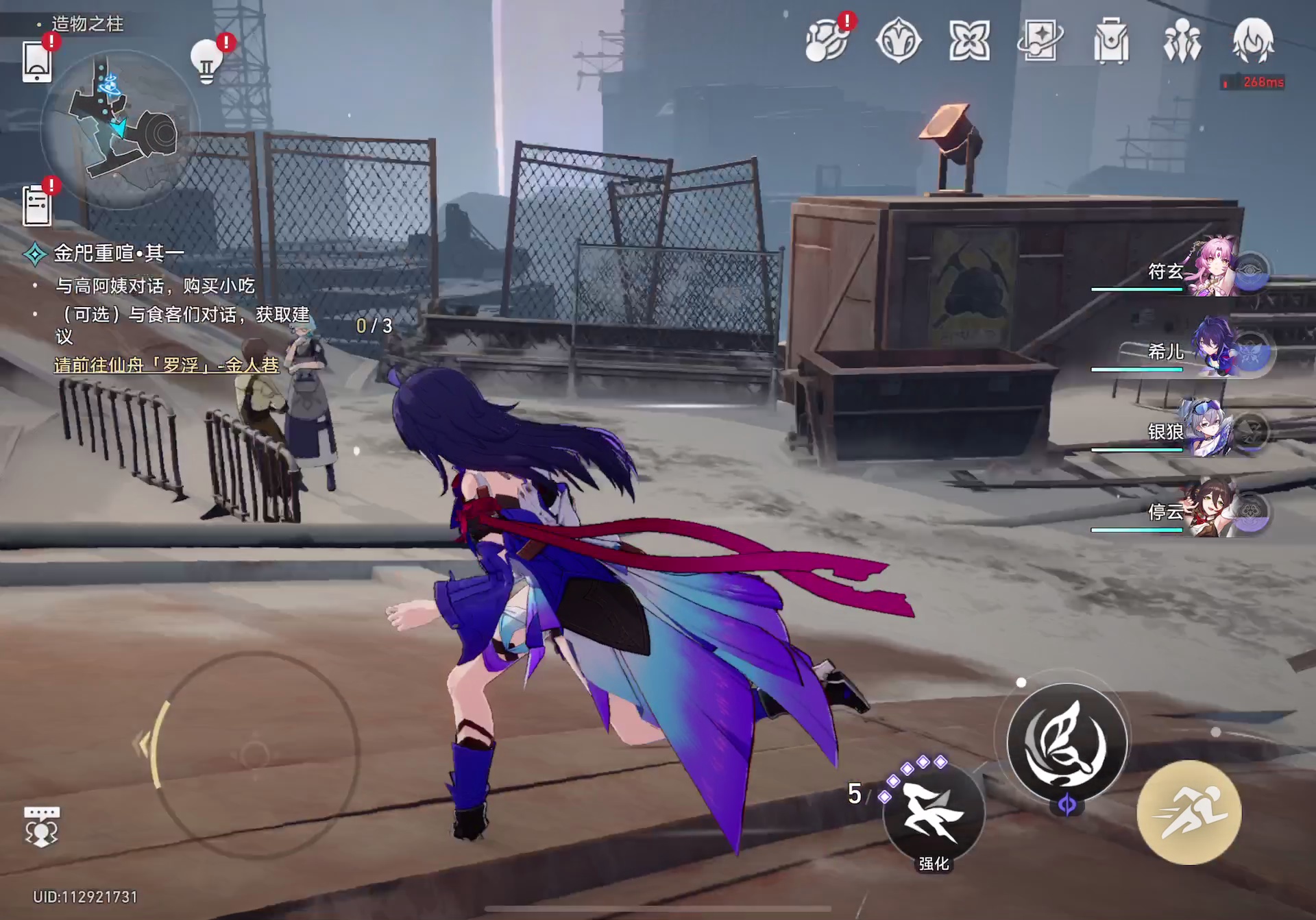The image size is (1316, 920).
Task: Open the card-and-orbit icon in top bar
Action: (x=1040, y=41)
